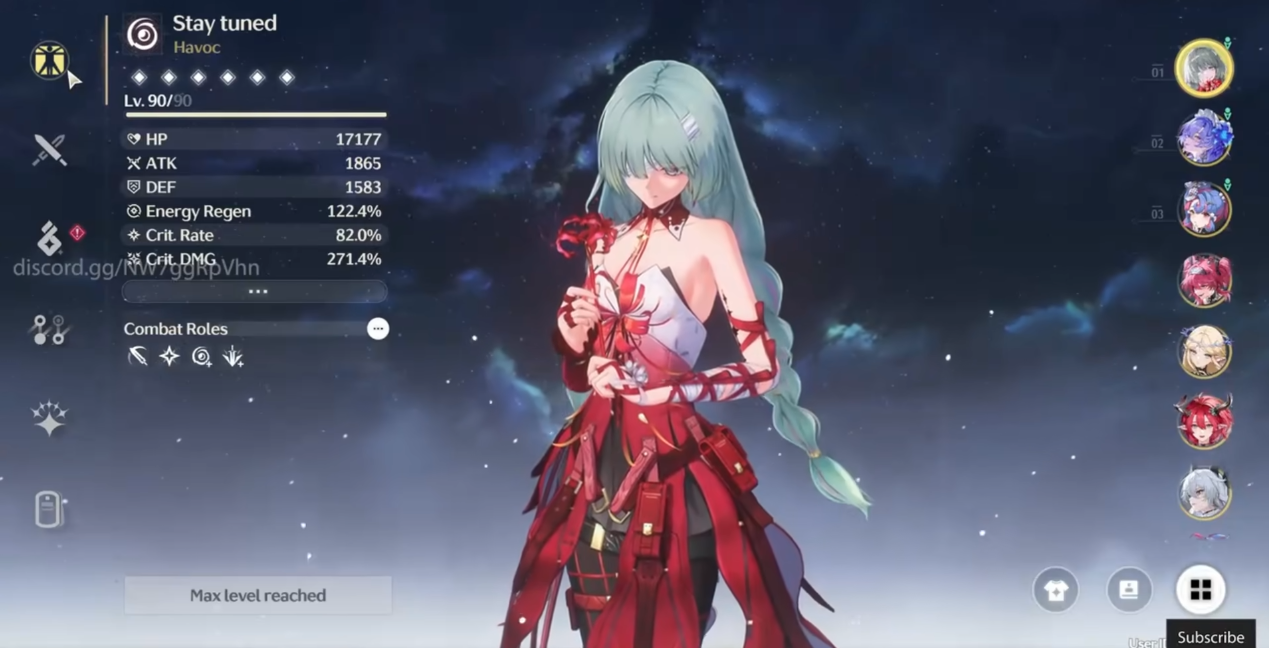Screen dimensions: 1269x648
Task: Open Combat Roles details button
Action: click(x=377, y=329)
